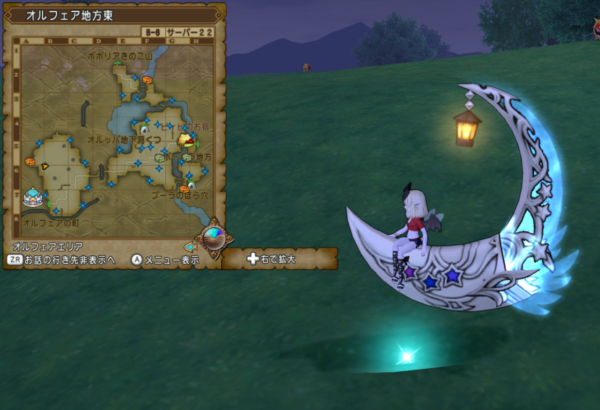Select the ブーラのほら穴 cave label on the map
The image size is (600, 410).
(x=180, y=194)
